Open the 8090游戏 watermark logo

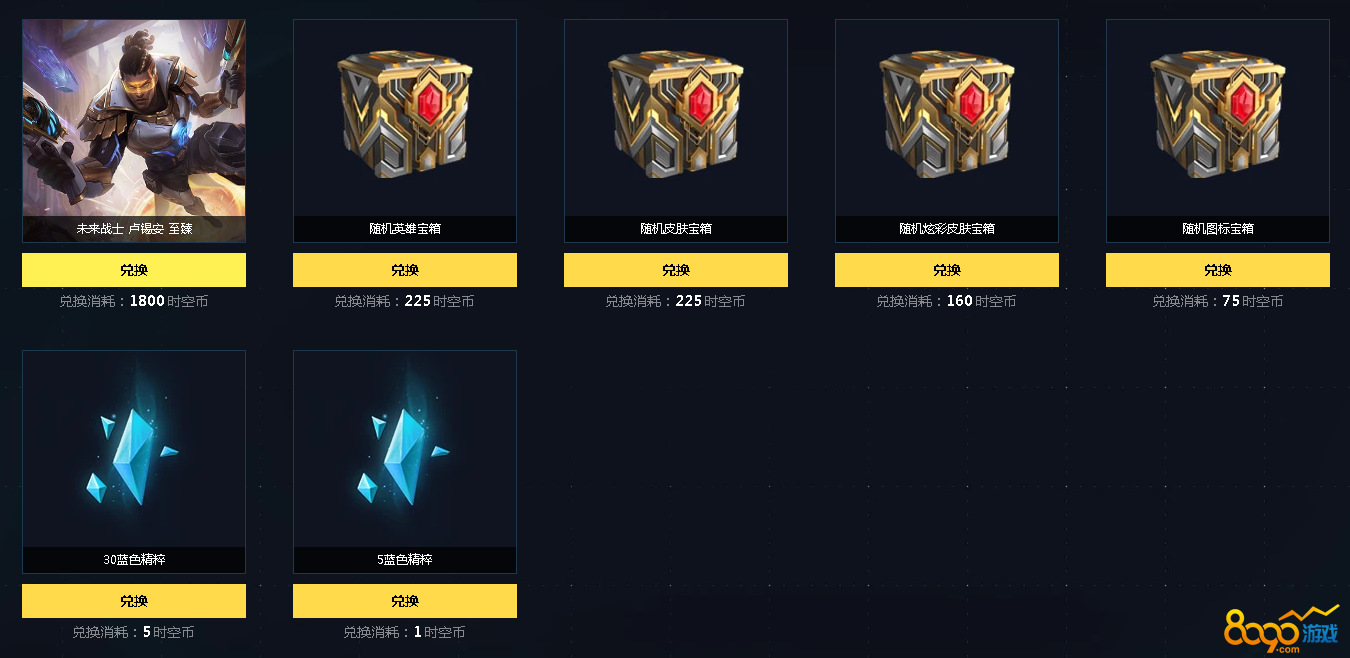point(1281,629)
